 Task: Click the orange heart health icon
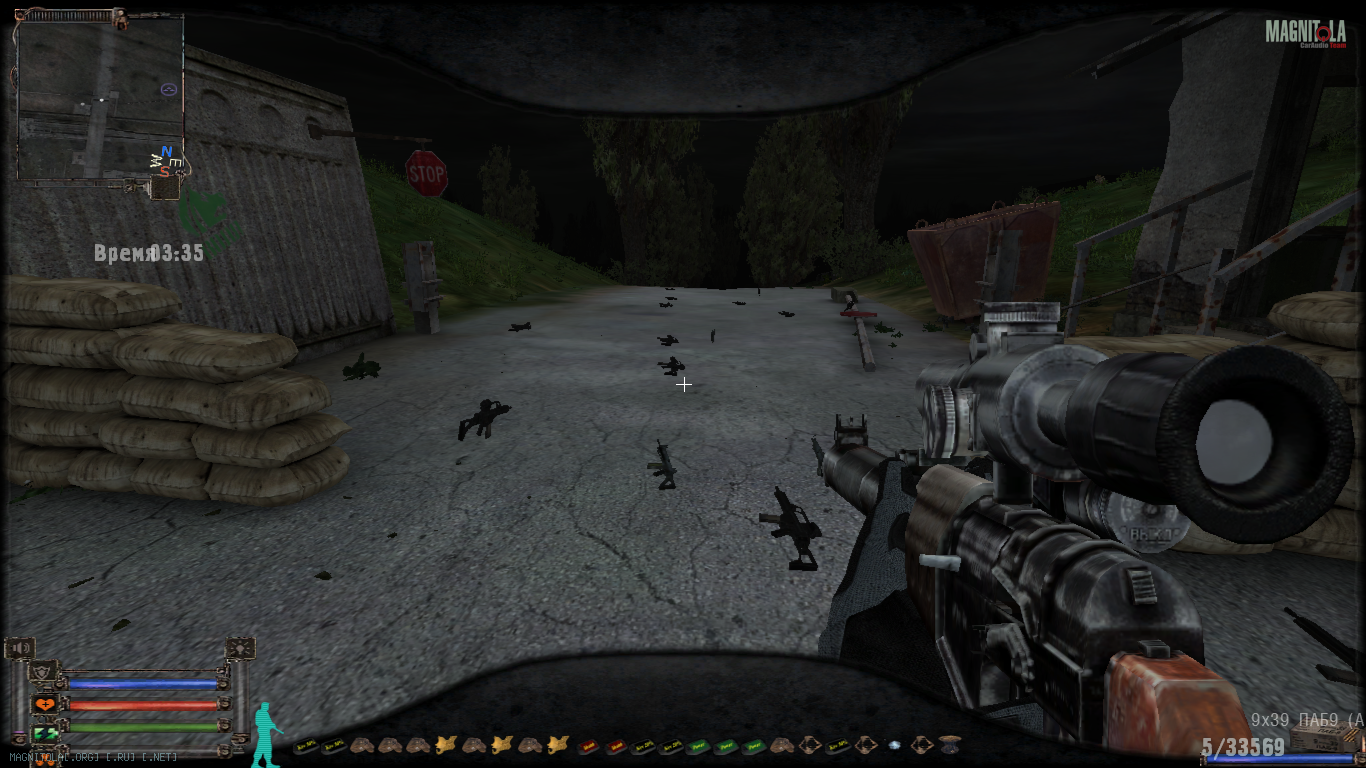coord(45,704)
